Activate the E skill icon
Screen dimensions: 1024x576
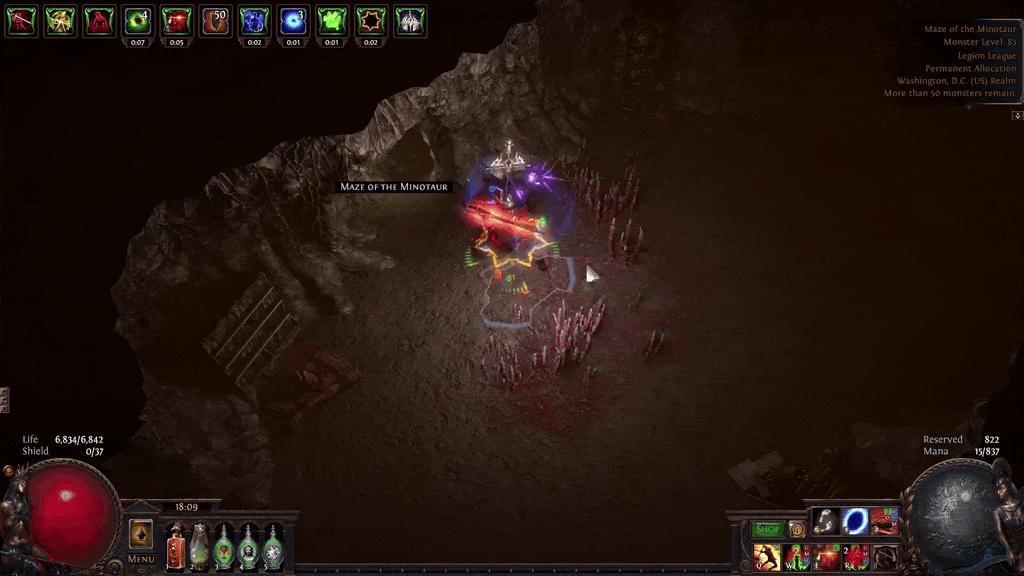827,556
